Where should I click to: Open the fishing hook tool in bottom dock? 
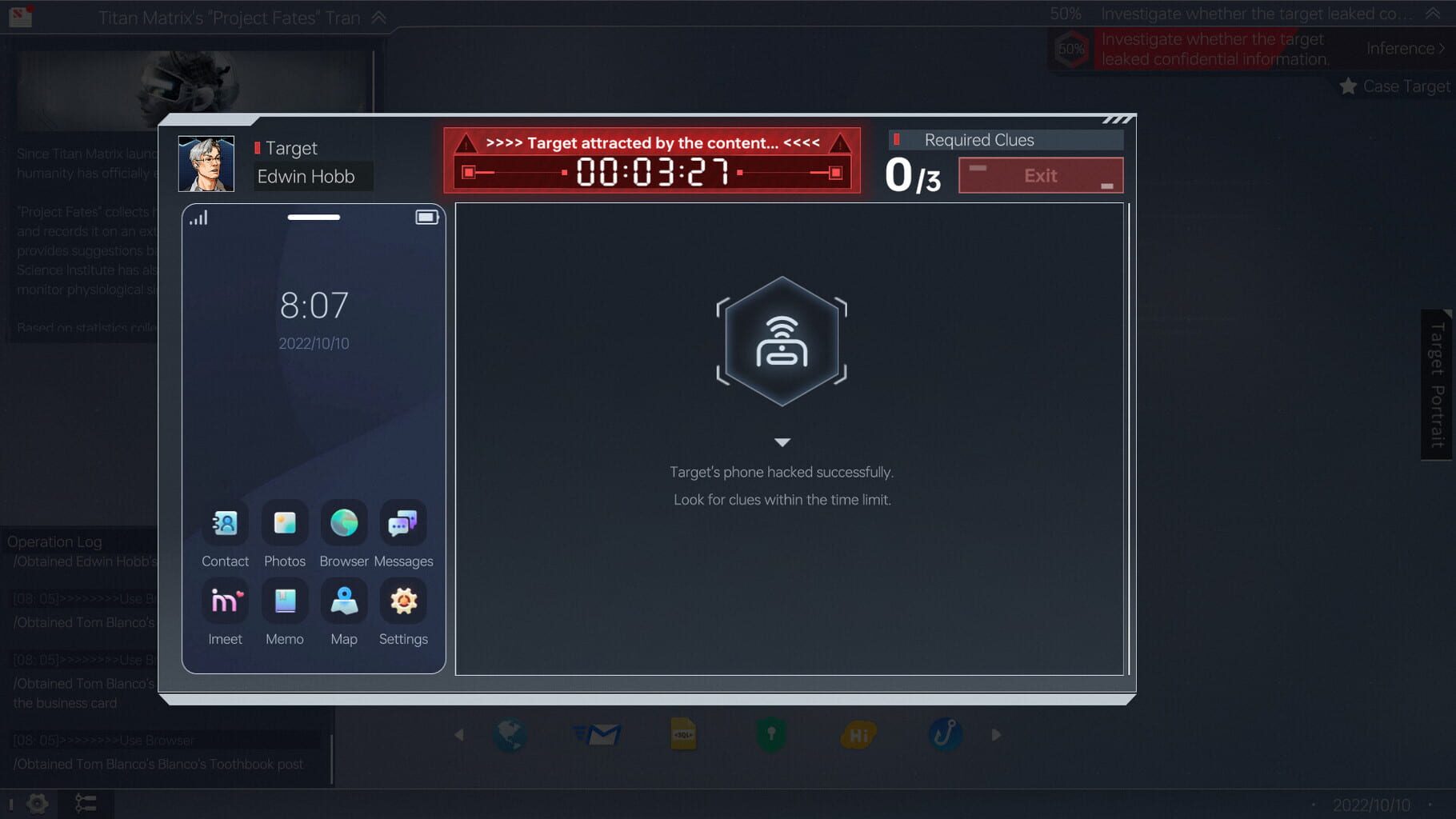[945, 733]
